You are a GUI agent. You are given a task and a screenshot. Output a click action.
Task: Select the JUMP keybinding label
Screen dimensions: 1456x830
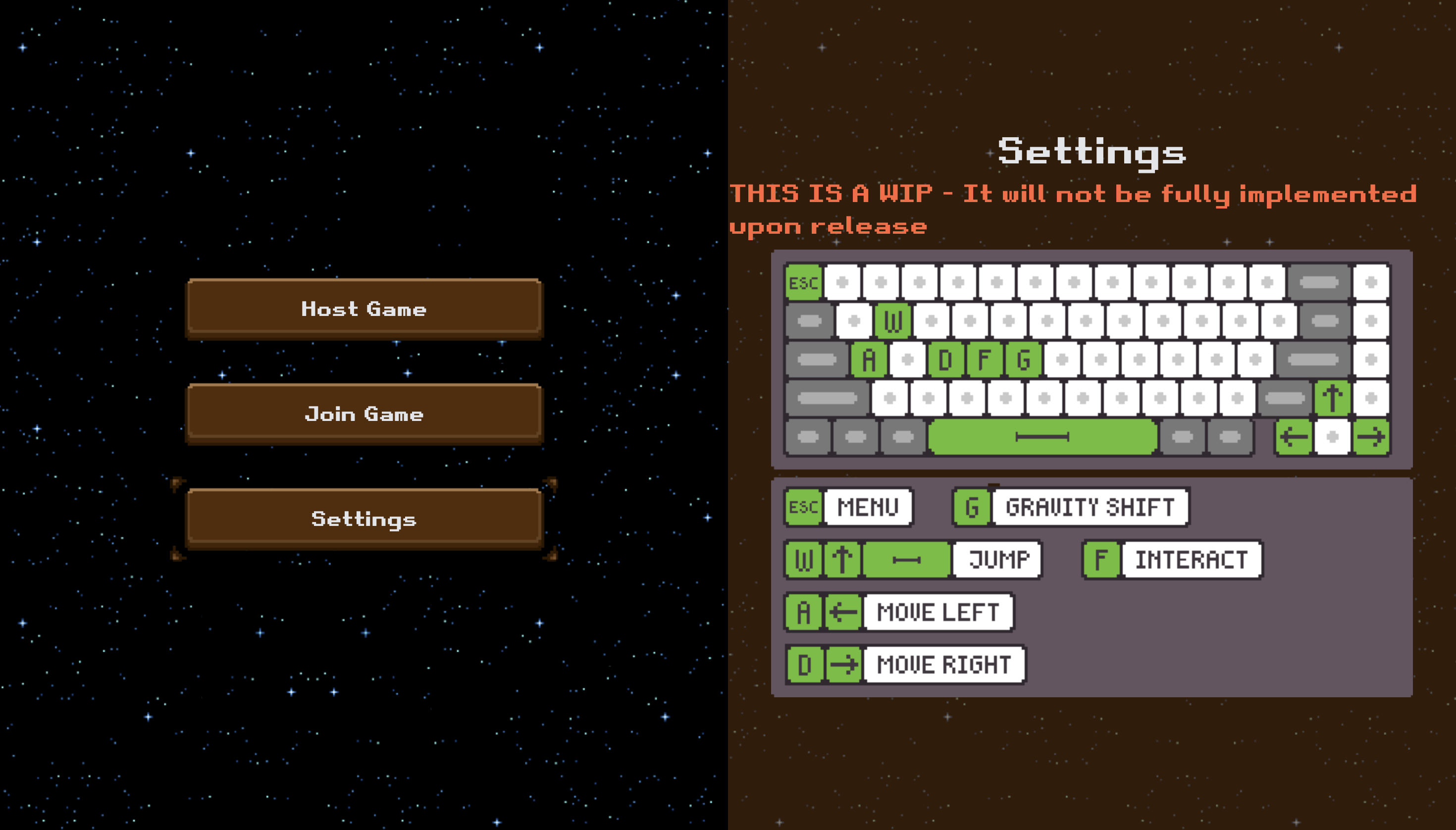click(996, 559)
